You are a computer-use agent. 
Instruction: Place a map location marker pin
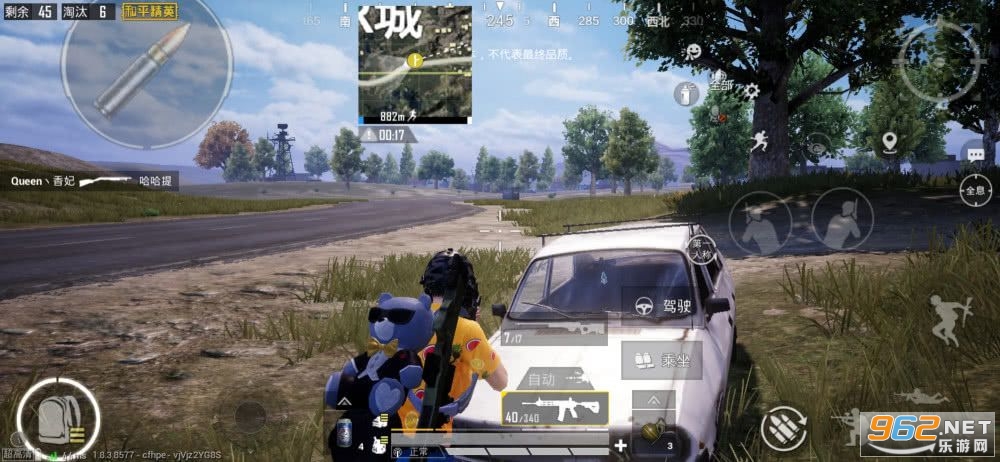(889, 143)
